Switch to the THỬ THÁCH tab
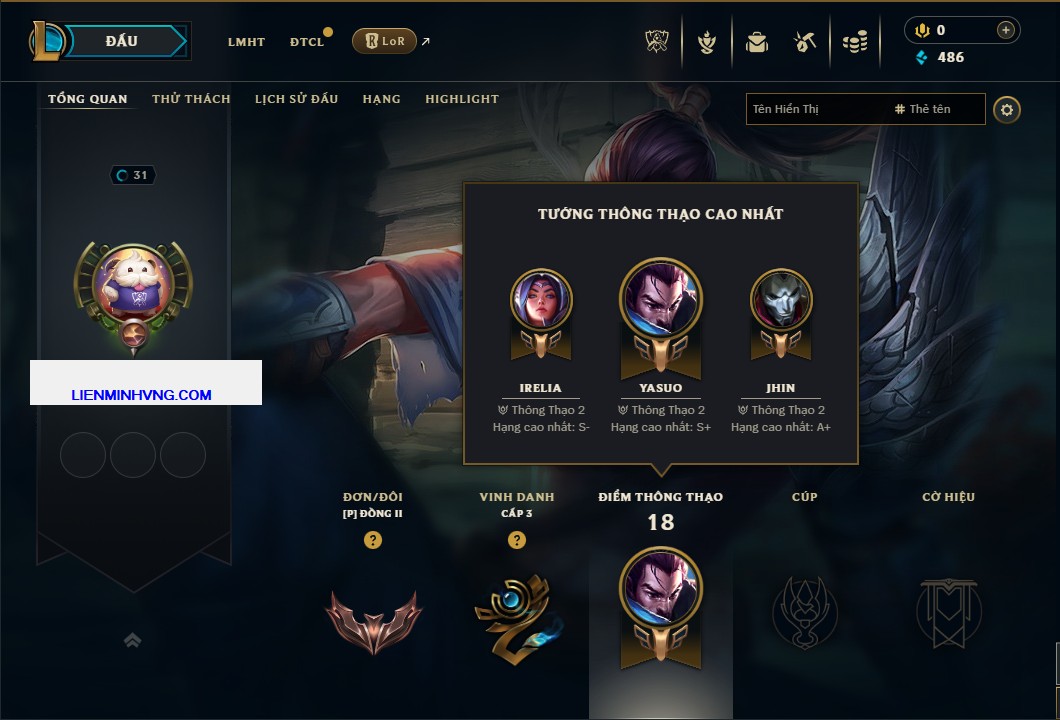 (x=191, y=99)
